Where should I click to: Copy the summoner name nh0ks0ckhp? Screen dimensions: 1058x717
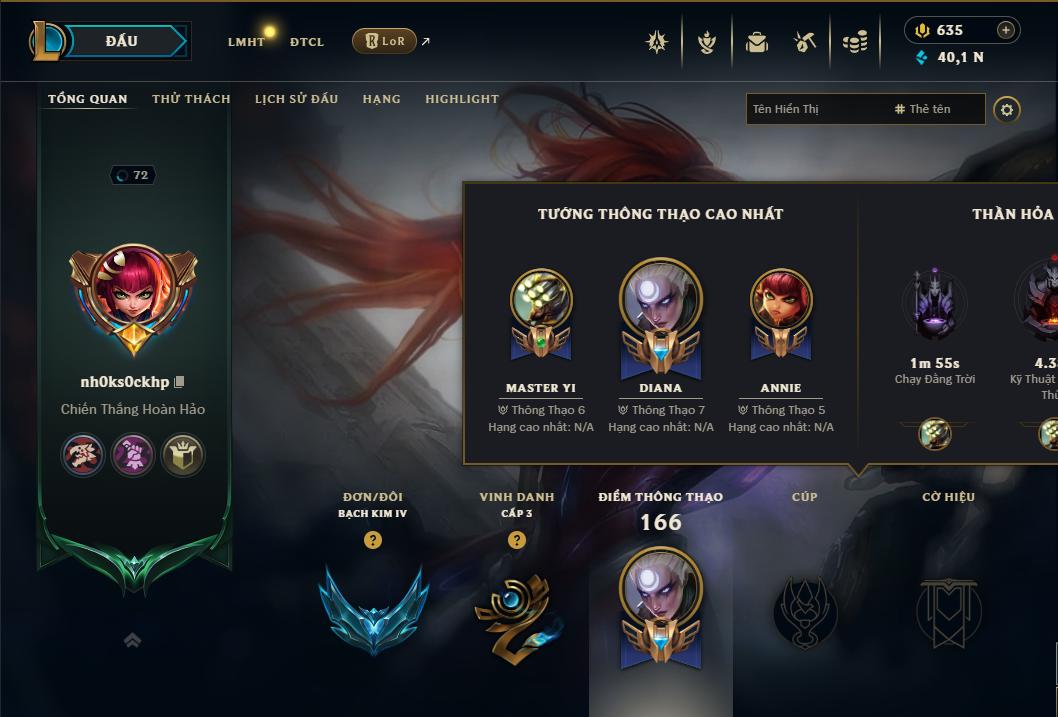click(180, 382)
